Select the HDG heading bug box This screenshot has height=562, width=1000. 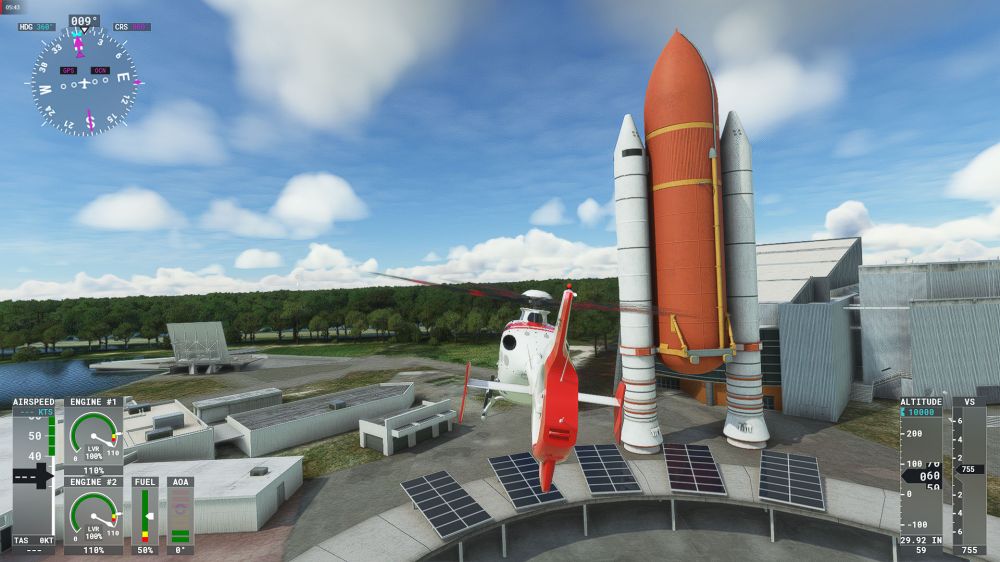[37, 27]
